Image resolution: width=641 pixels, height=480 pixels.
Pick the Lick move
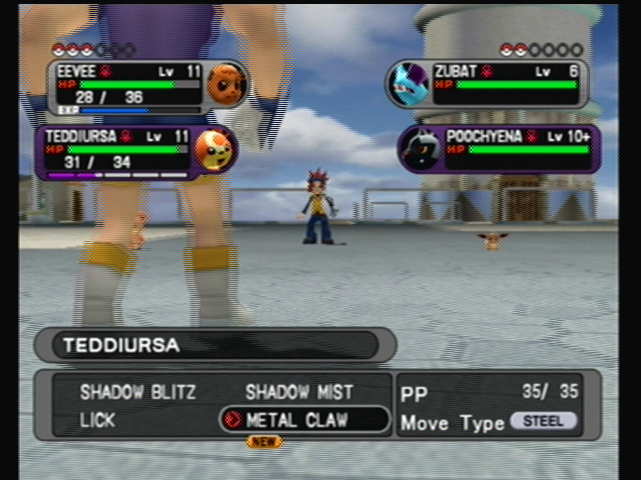(96, 421)
